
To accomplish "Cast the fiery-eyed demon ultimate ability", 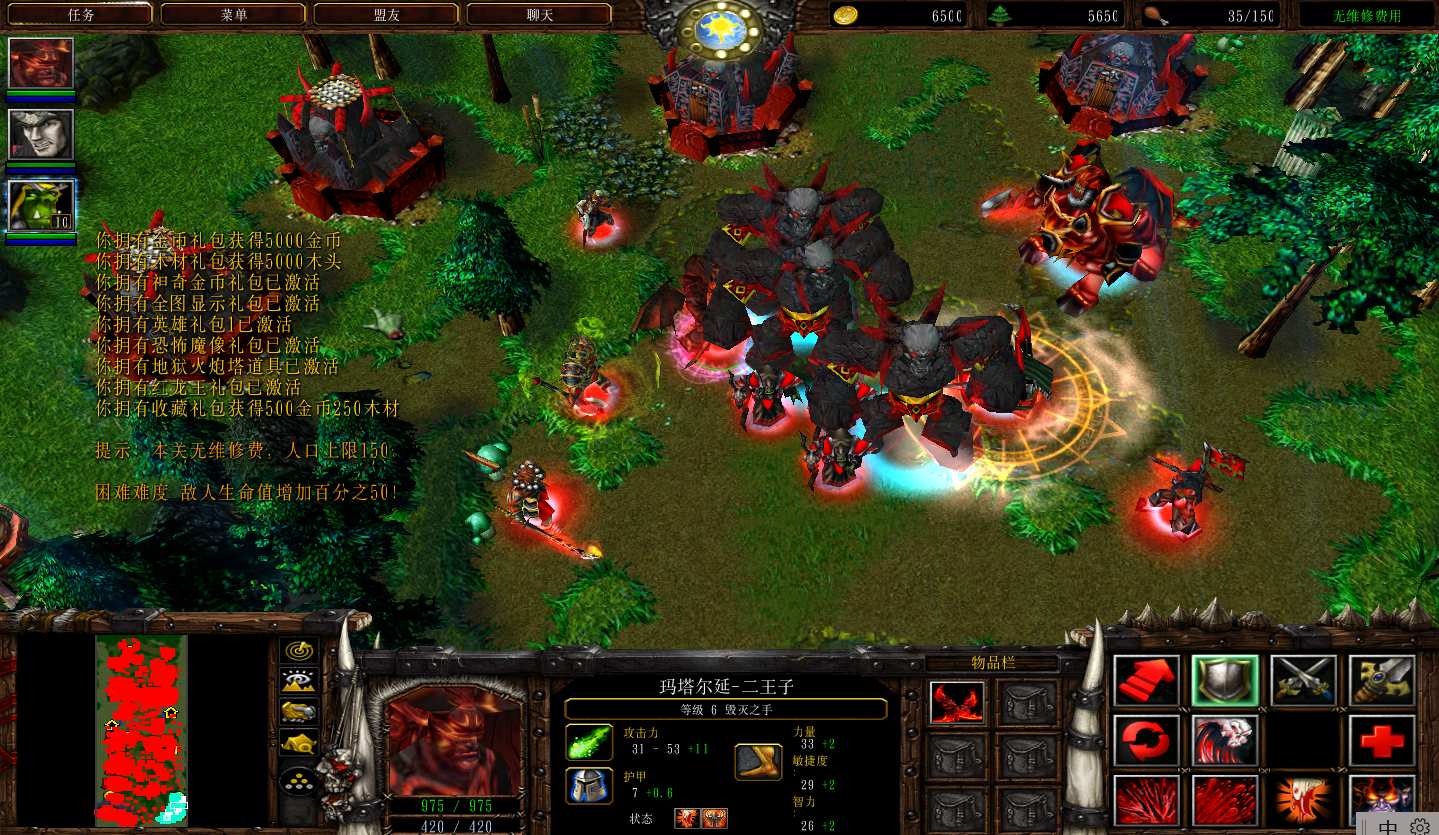I will pos(1382,800).
